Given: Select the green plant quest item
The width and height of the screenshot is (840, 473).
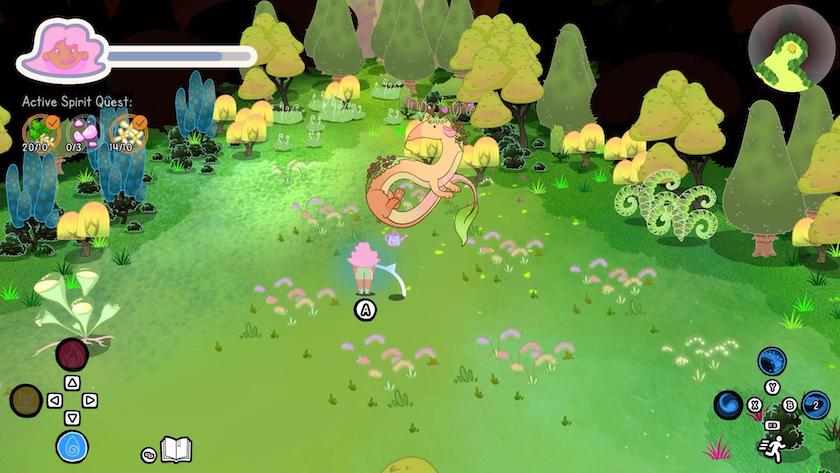Looking at the screenshot, I should [x=39, y=129].
